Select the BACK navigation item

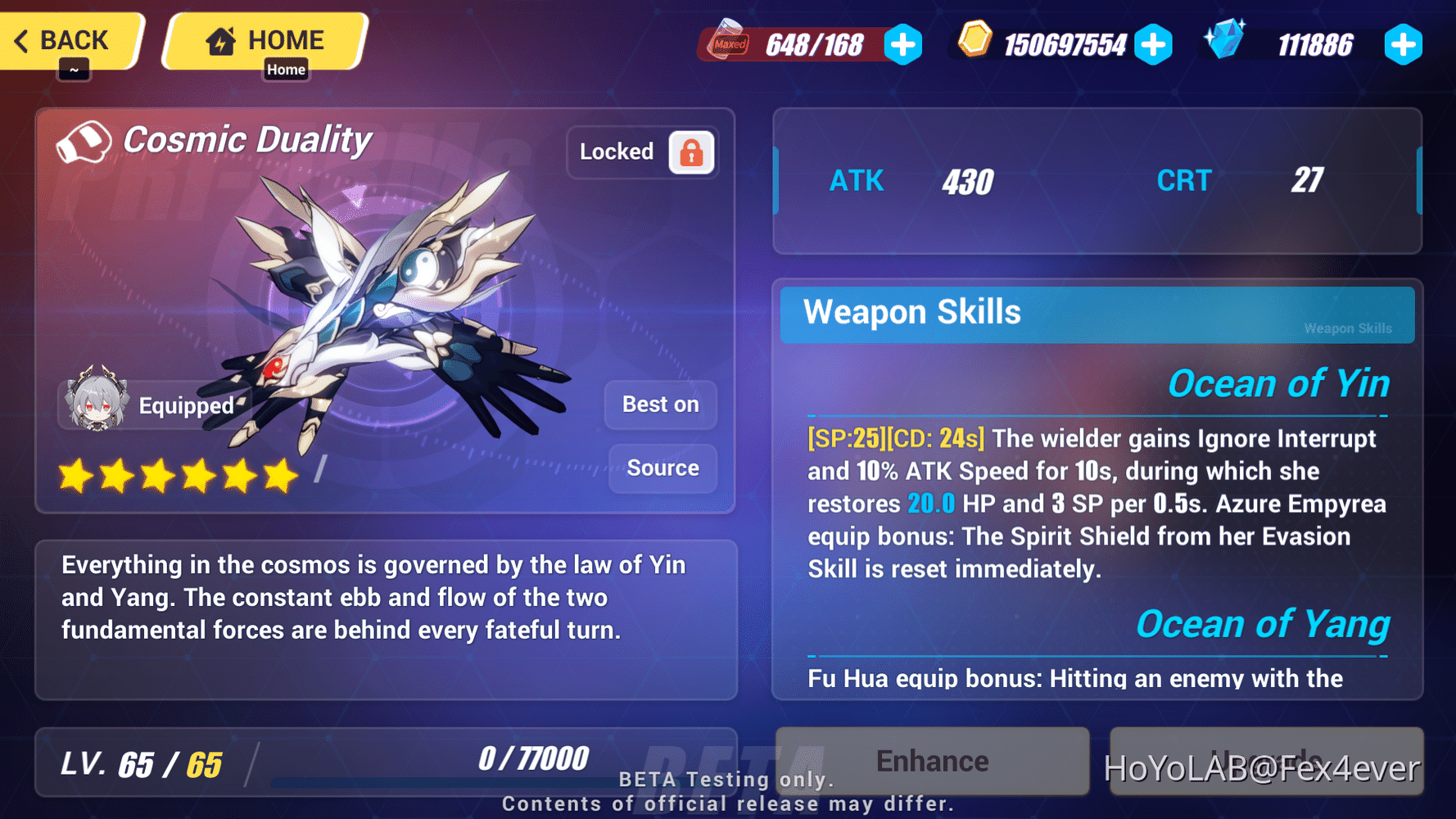coord(70,39)
